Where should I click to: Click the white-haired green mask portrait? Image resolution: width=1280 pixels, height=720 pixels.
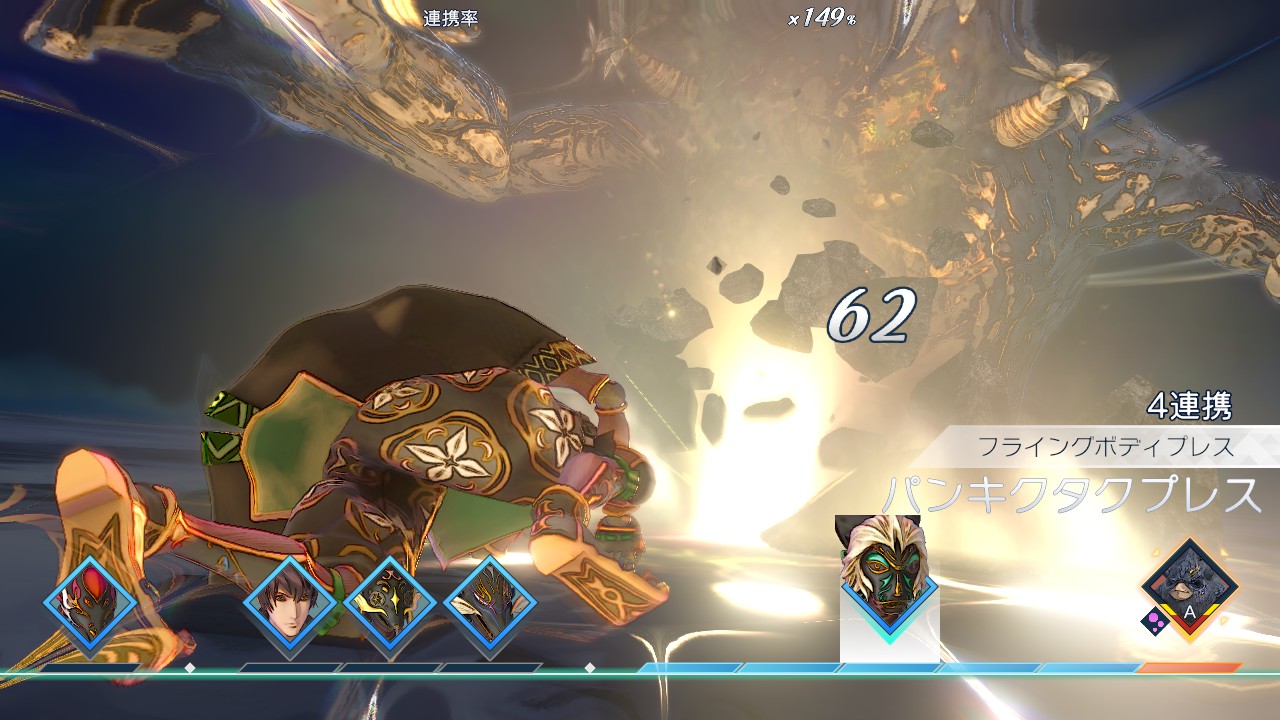pos(889,578)
